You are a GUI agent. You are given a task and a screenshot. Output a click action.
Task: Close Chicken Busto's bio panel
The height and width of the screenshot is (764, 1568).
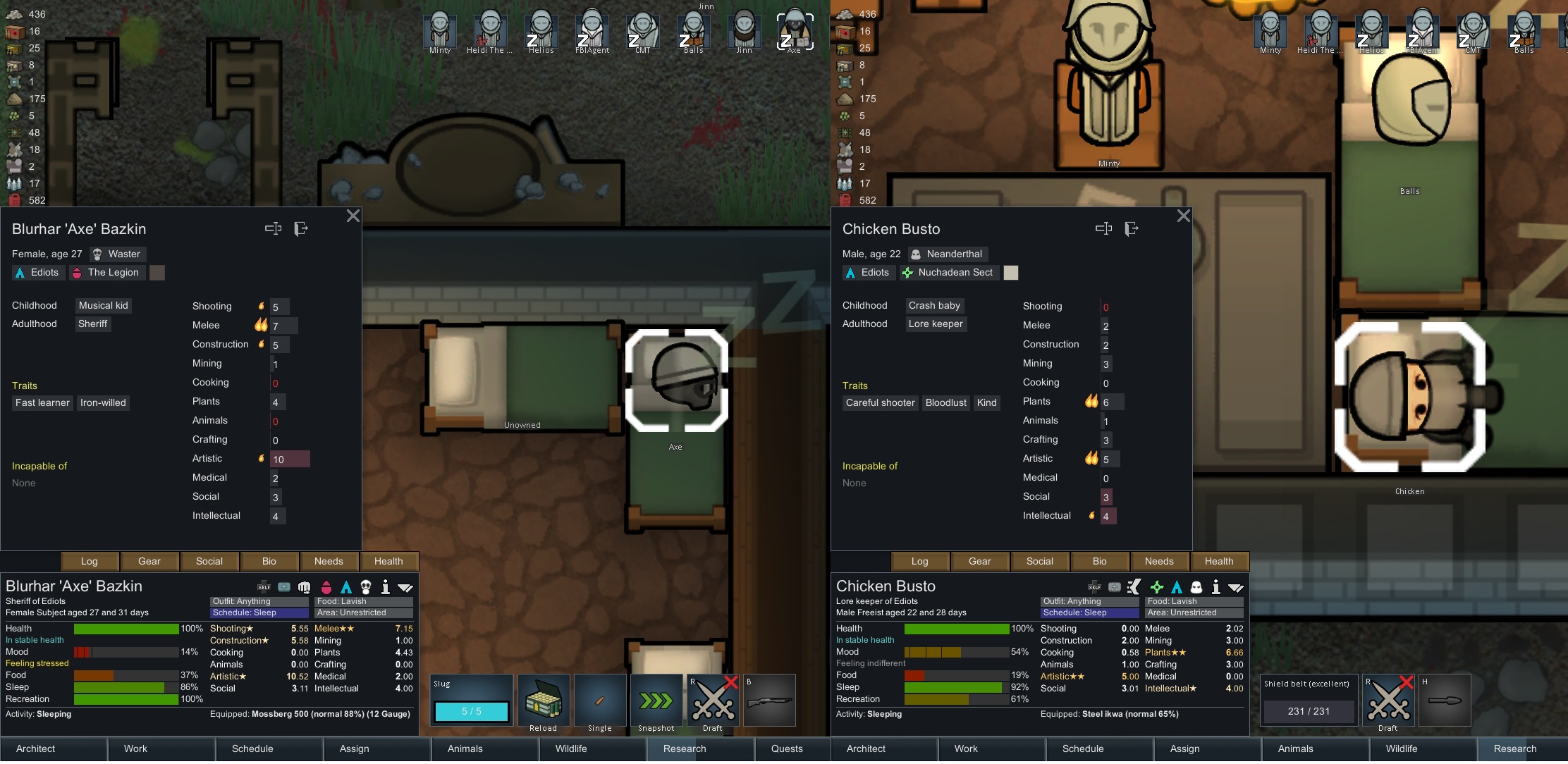1184,216
